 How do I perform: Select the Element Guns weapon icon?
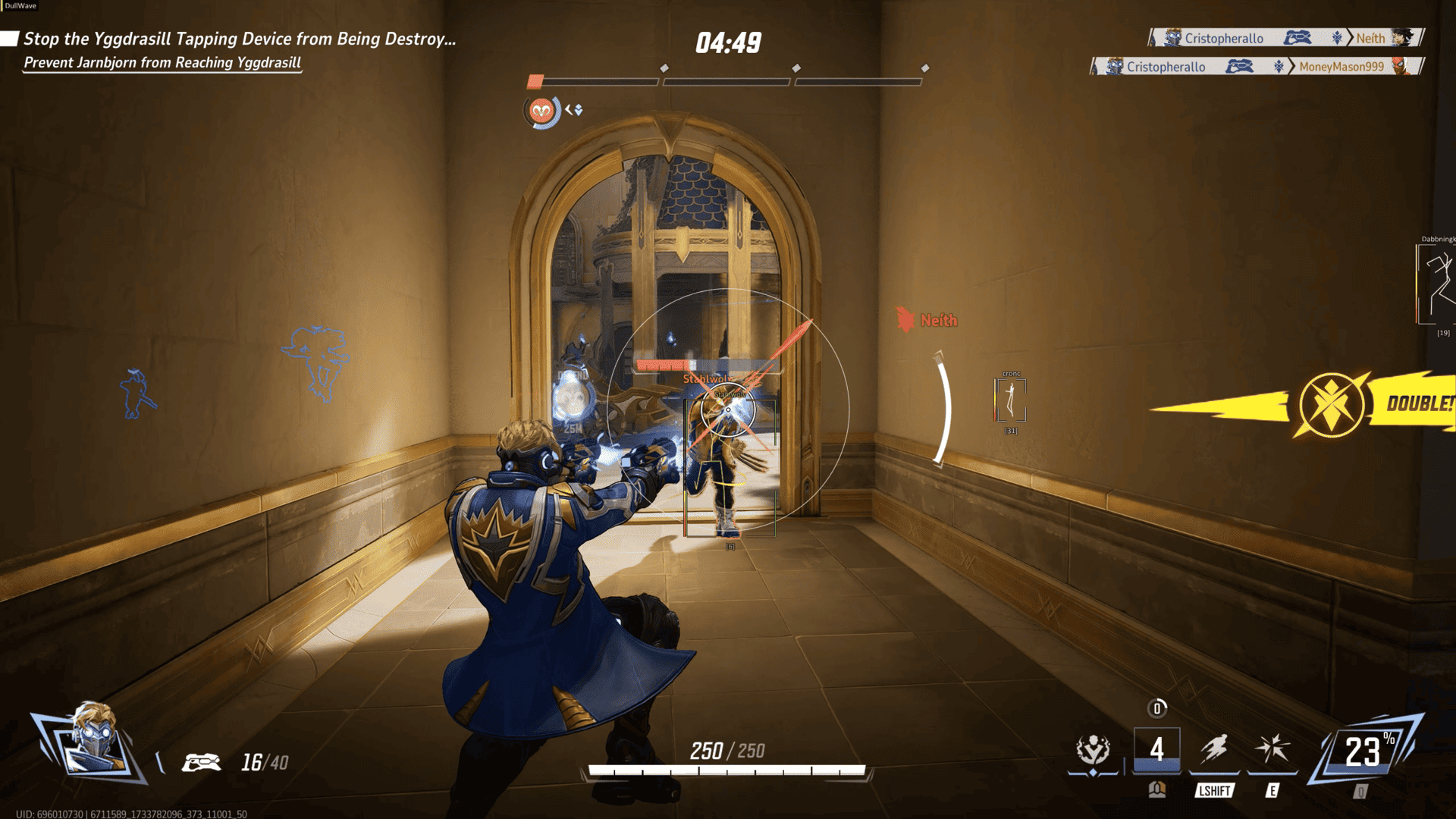point(201,762)
